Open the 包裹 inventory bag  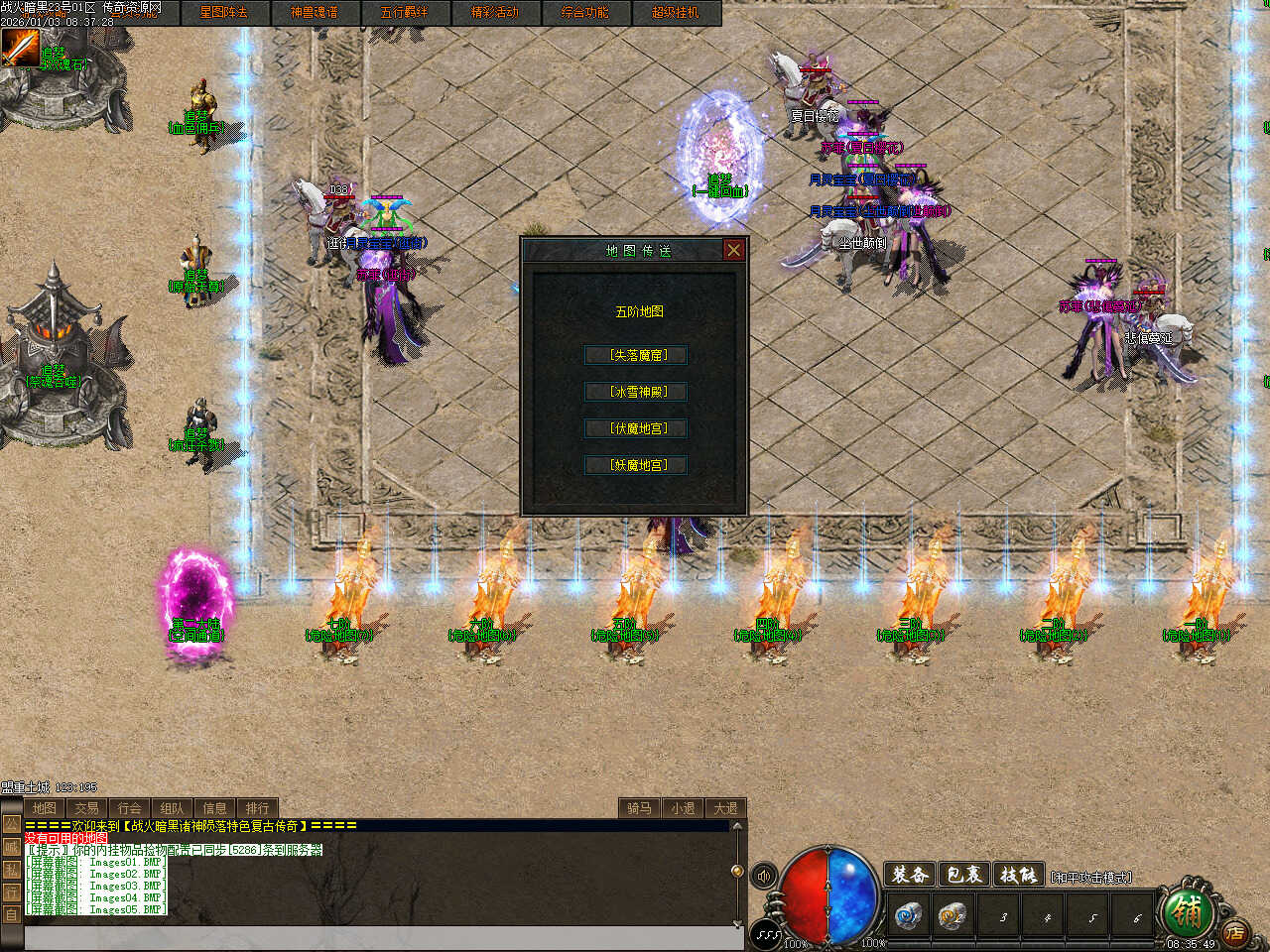[x=963, y=875]
